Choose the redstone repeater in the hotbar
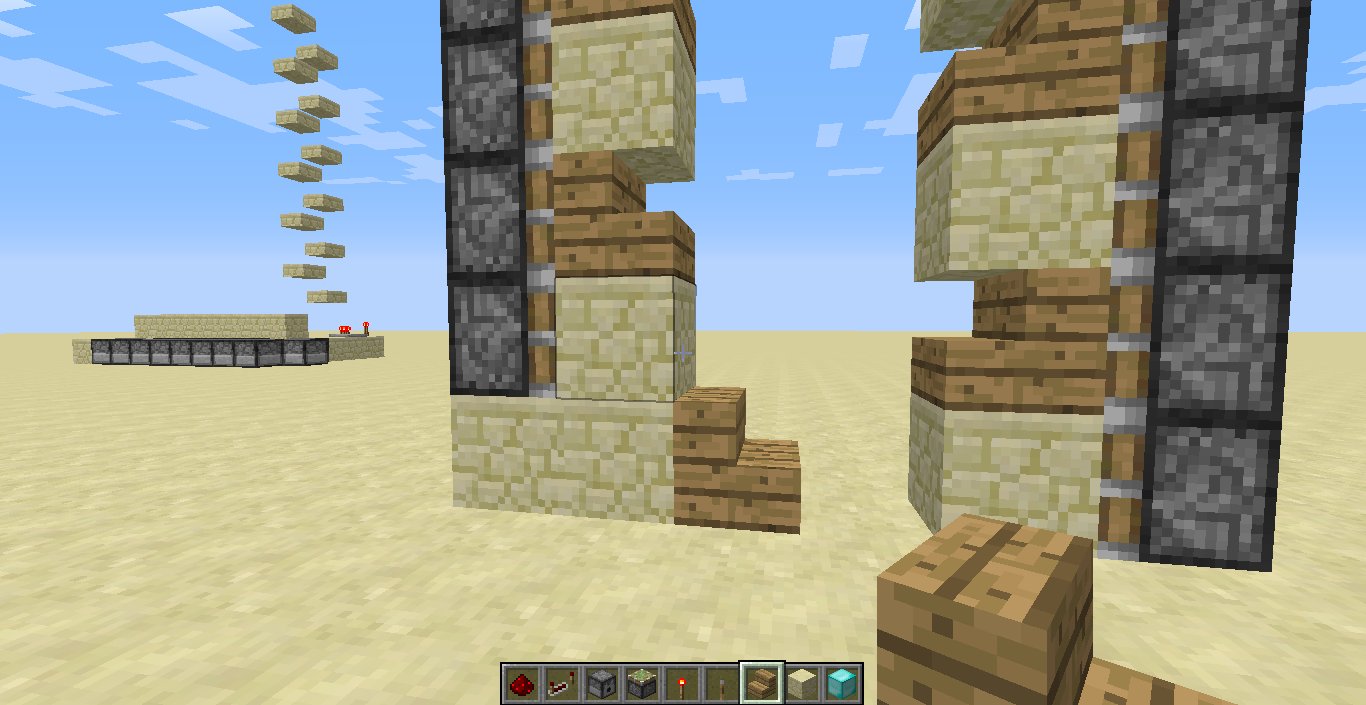Screen dimensions: 1366x705 tap(560, 684)
